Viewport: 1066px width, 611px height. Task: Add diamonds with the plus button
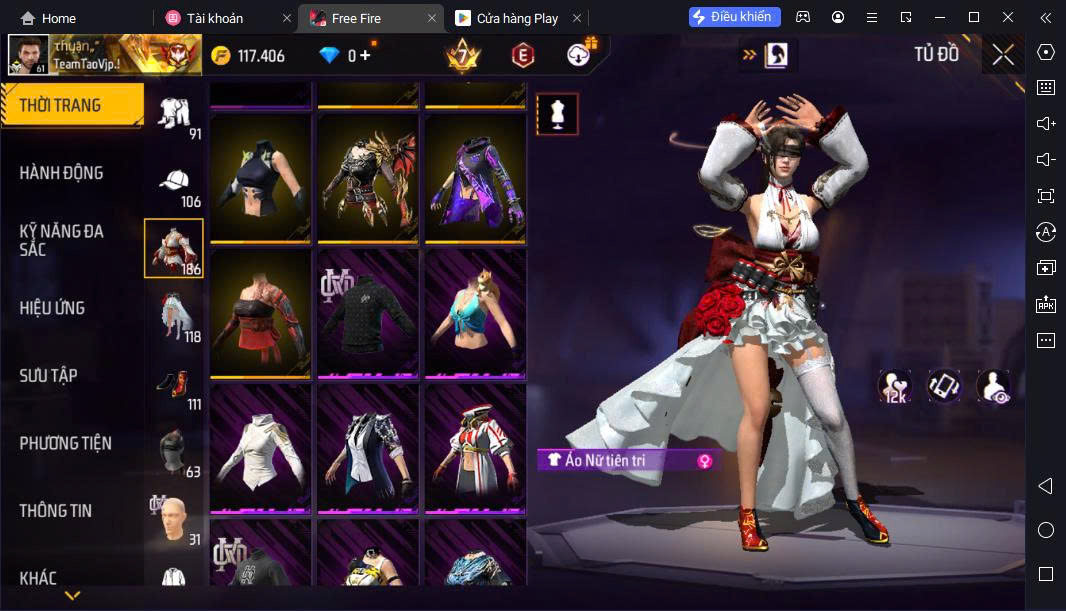(x=366, y=56)
